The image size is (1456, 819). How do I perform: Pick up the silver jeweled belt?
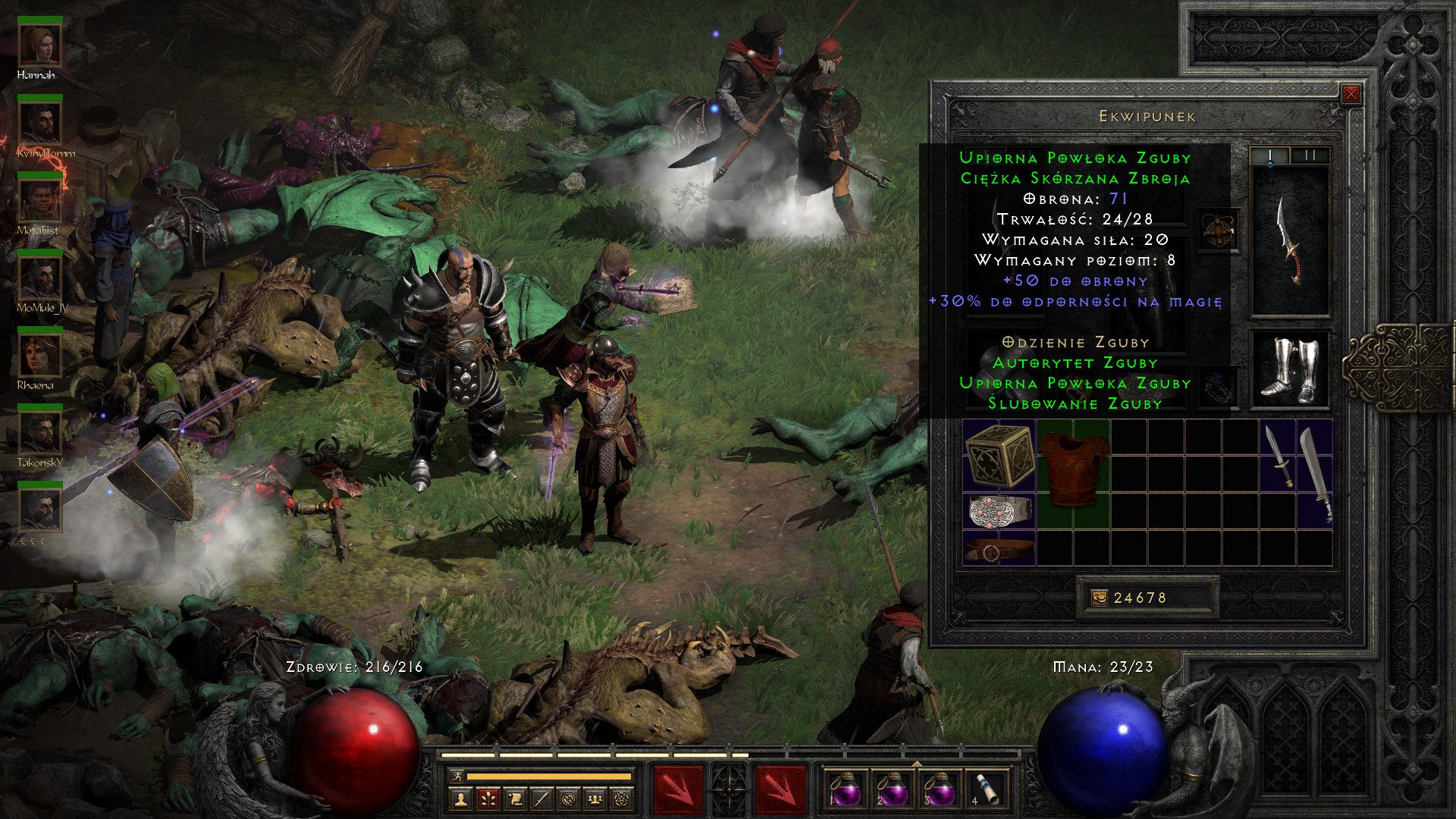tap(999, 511)
